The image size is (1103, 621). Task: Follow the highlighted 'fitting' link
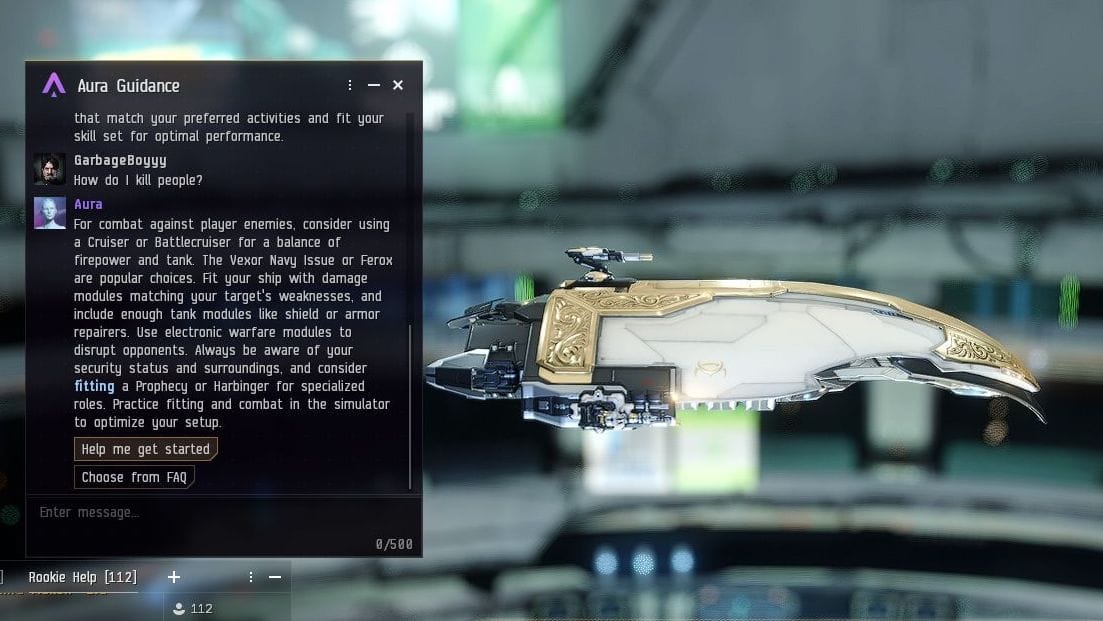coord(94,386)
